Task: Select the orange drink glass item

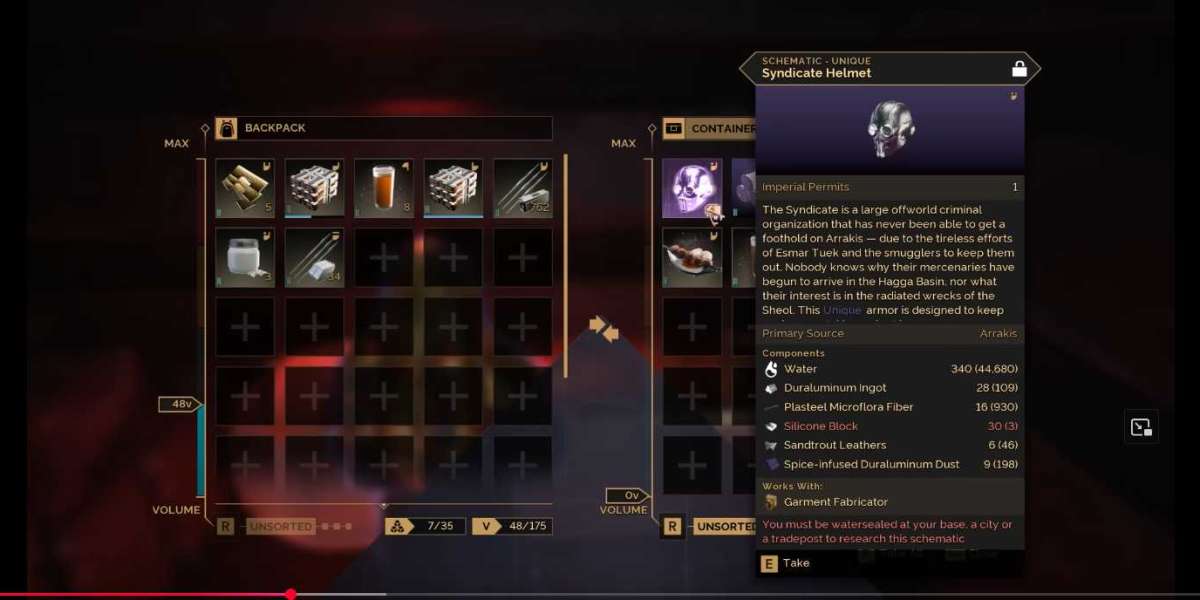Action: [383, 188]
